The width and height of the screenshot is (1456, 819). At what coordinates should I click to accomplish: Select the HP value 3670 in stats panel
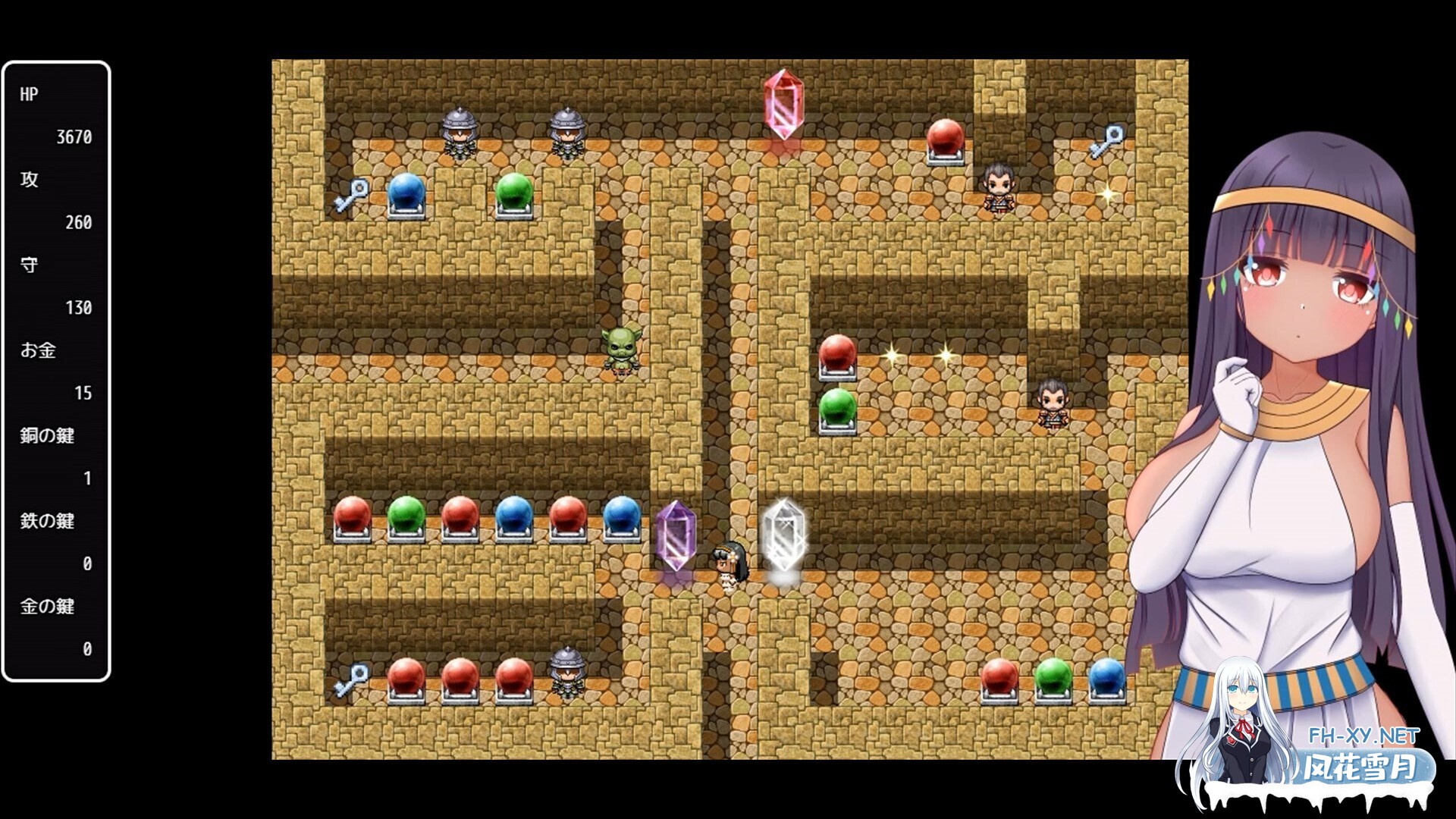click(x=74, y=138)
